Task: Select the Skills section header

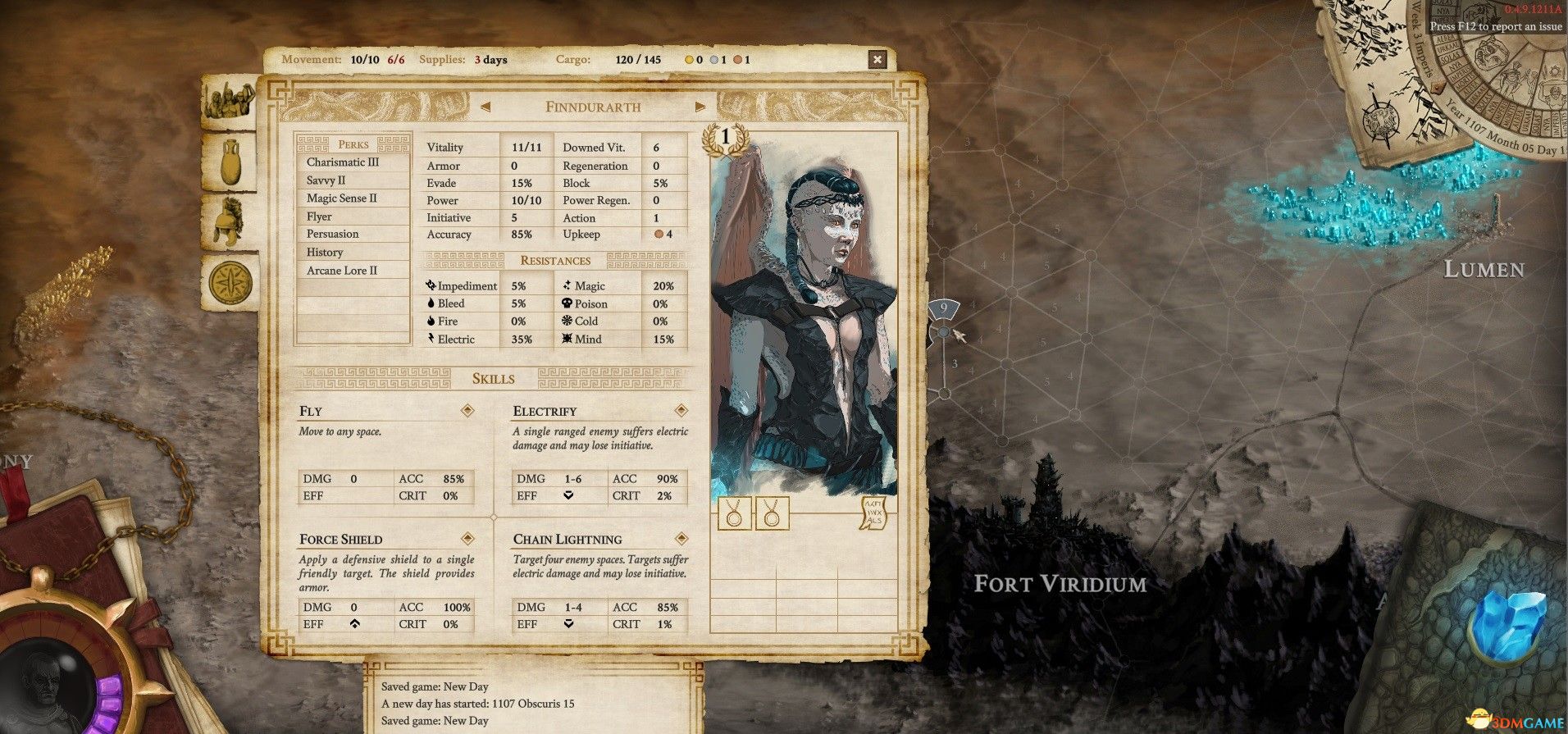Action: point(493,378)
